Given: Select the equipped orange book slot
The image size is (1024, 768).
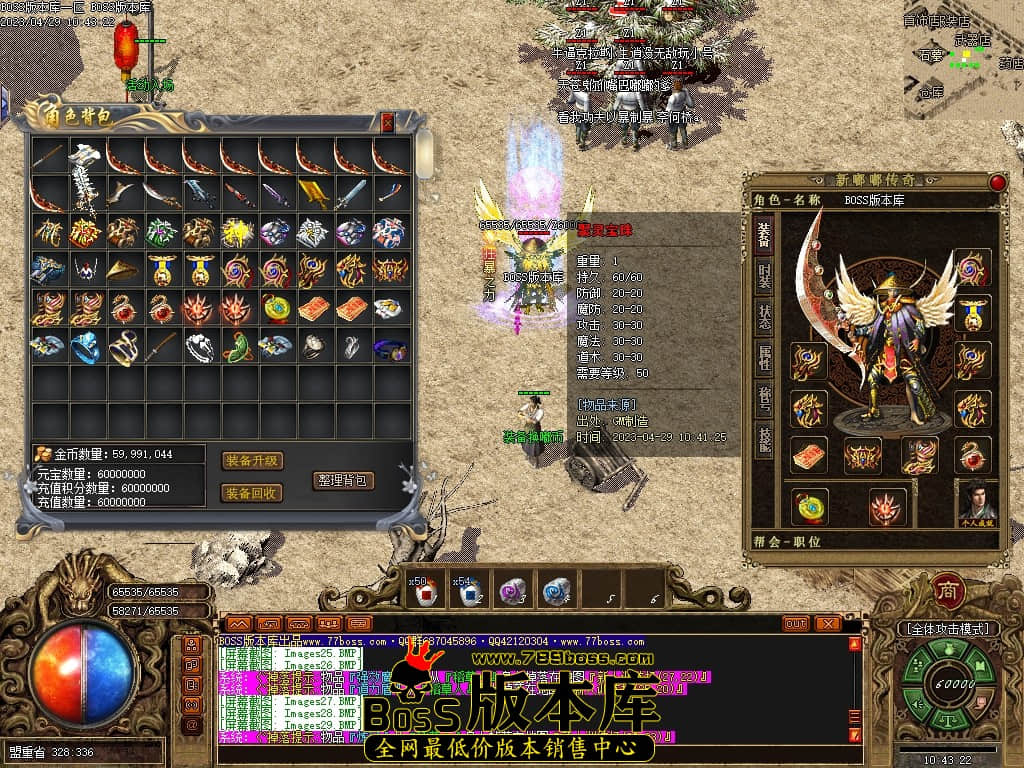Looking at the screenshot, I should point(809,456).
